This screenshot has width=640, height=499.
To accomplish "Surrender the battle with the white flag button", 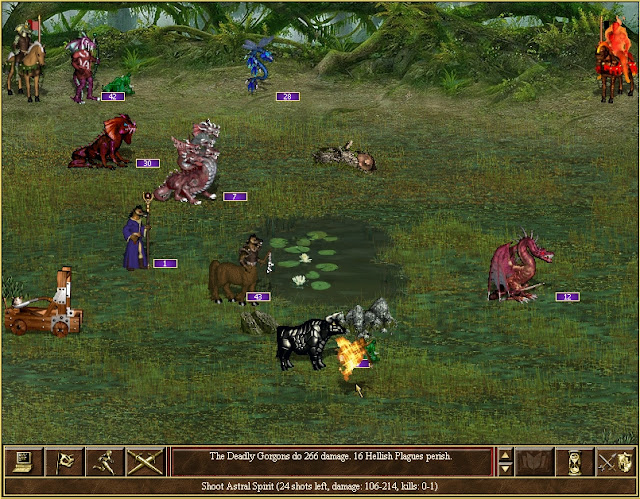I will pyautogui.click(x=62, y=461).
